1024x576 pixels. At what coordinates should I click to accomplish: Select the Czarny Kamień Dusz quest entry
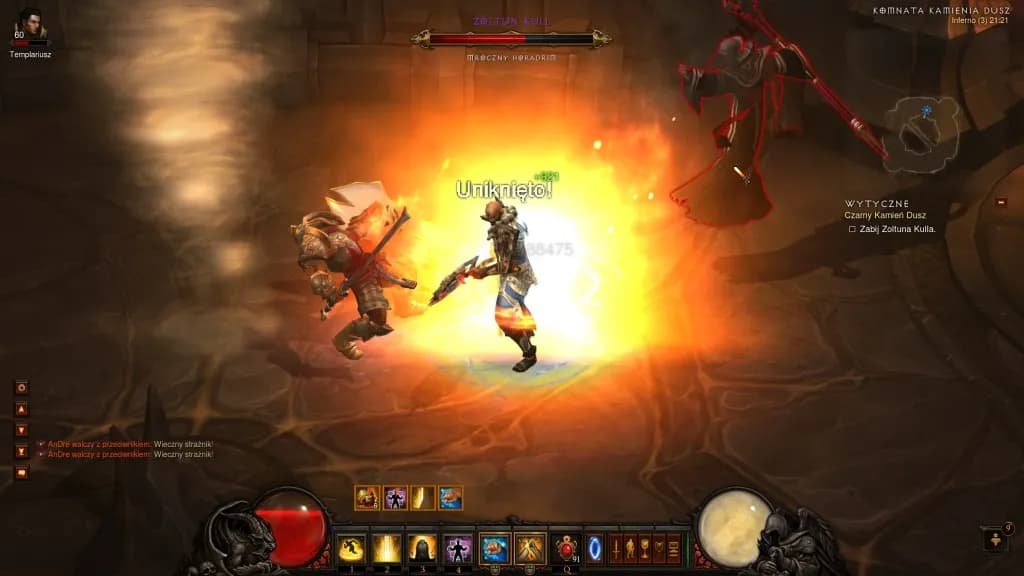click(x=884, y=215)
